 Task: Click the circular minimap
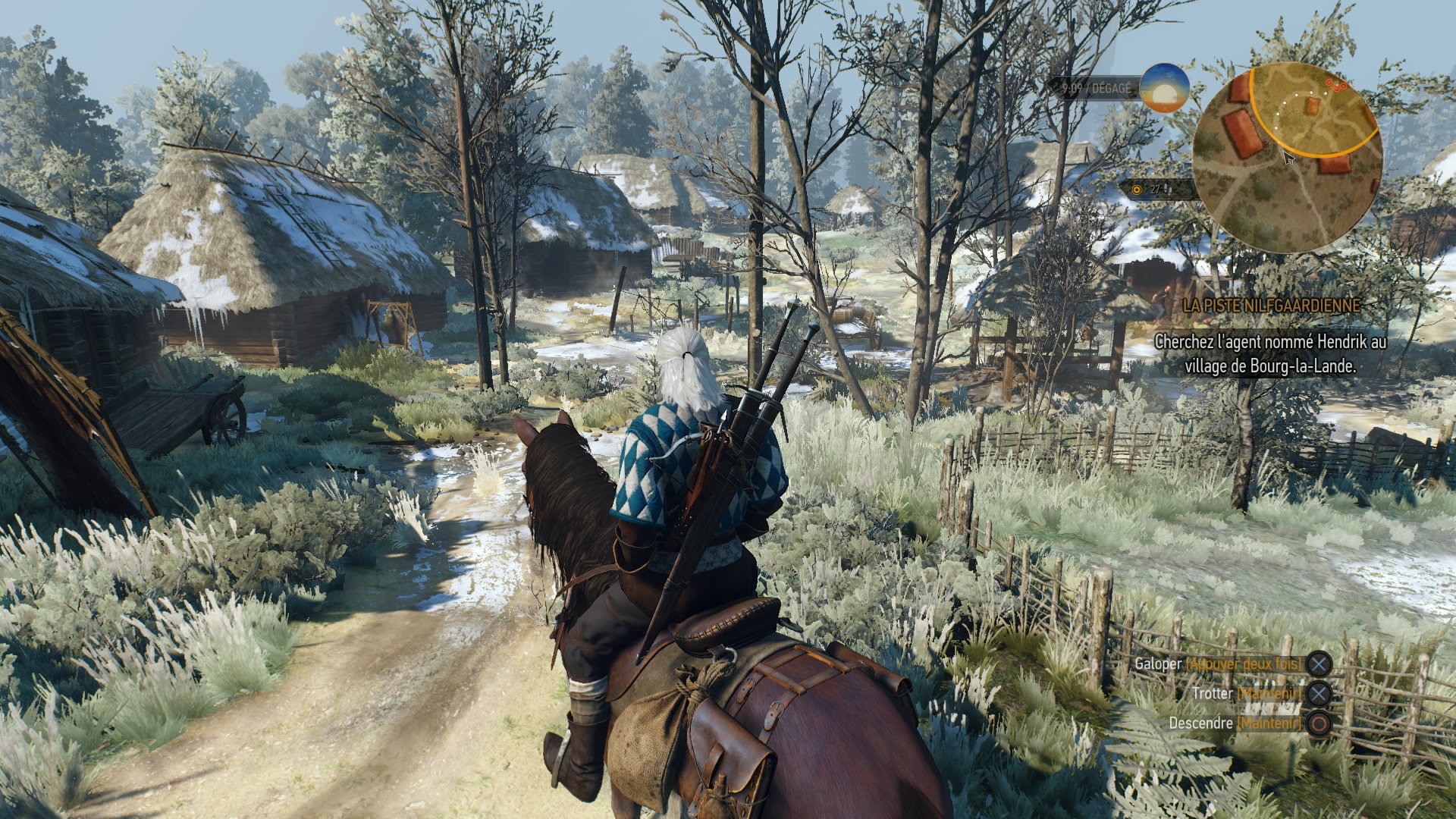[x=1287, y=159]
